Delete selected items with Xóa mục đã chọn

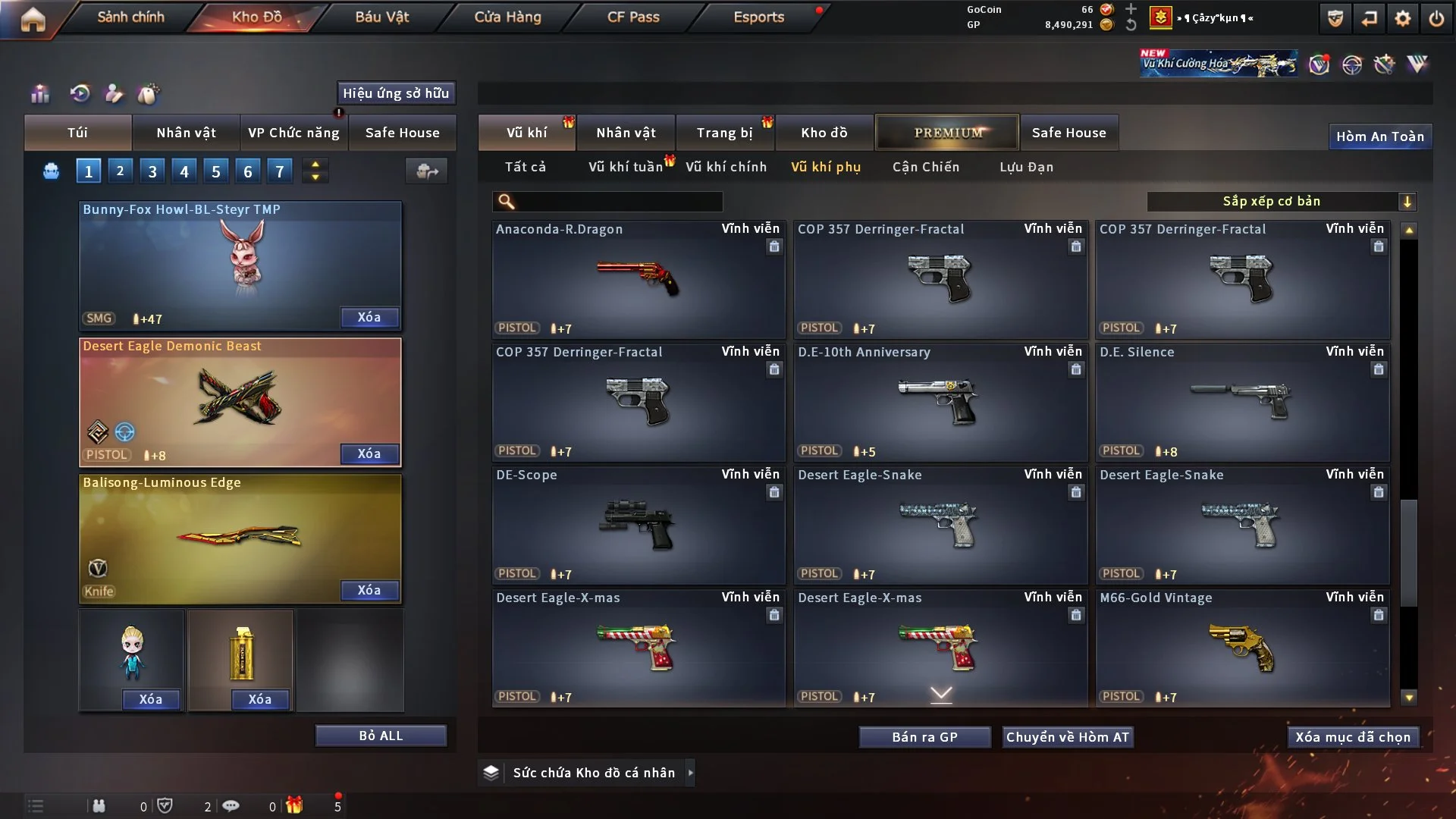click(1352, 737)
